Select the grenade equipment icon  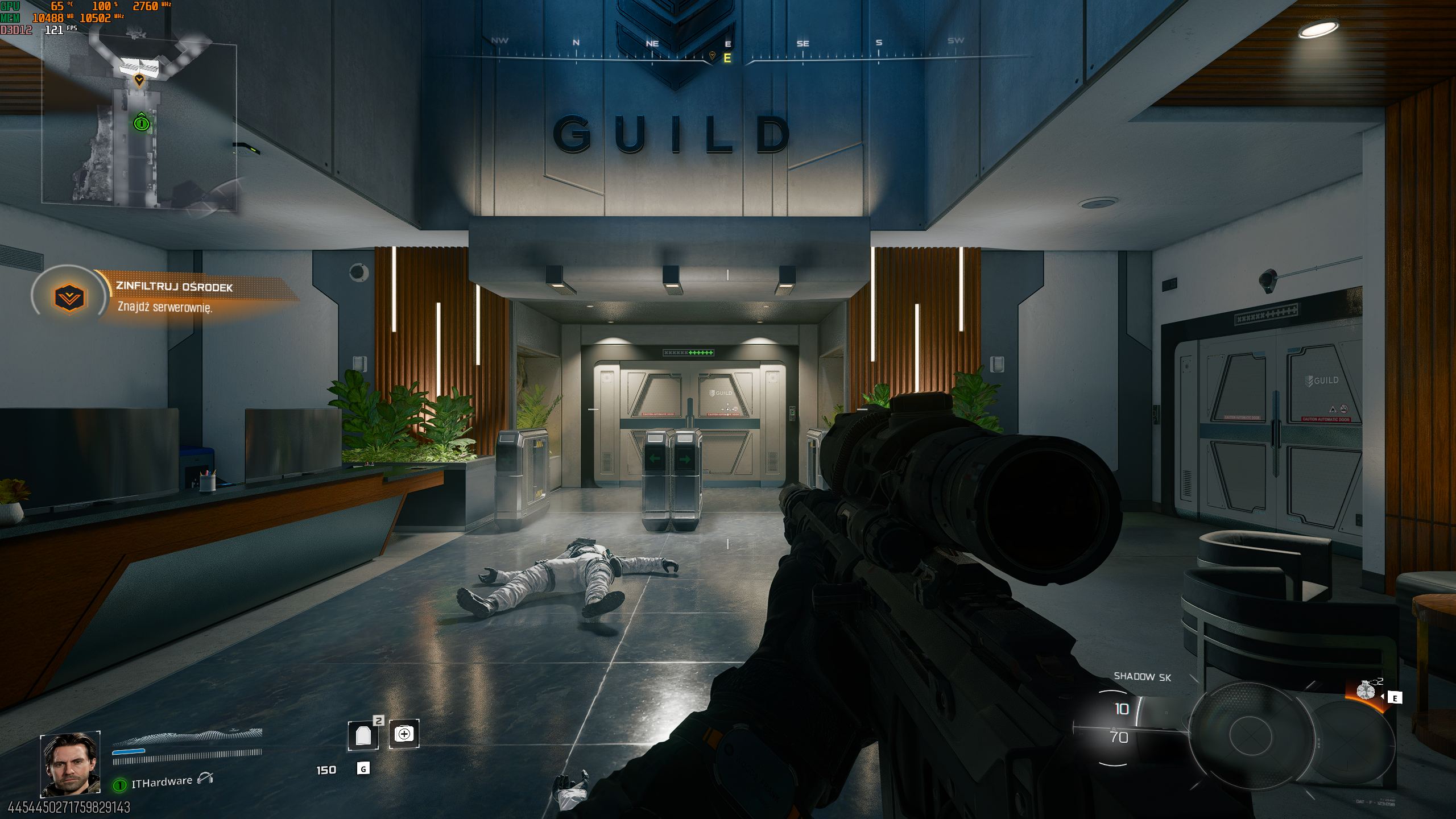[x=1366, y=691]
